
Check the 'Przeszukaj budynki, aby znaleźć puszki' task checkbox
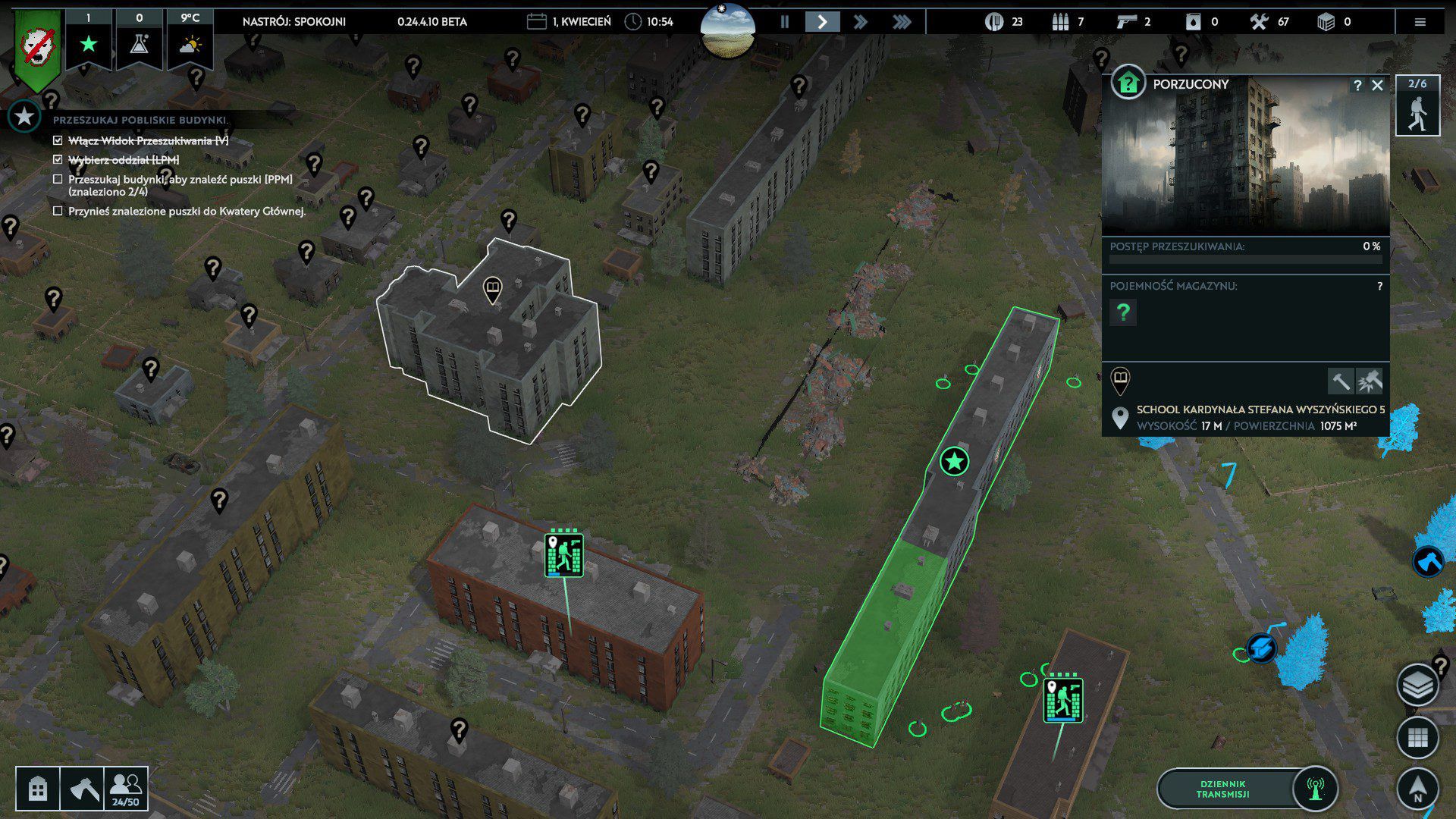tap(57, 178)
